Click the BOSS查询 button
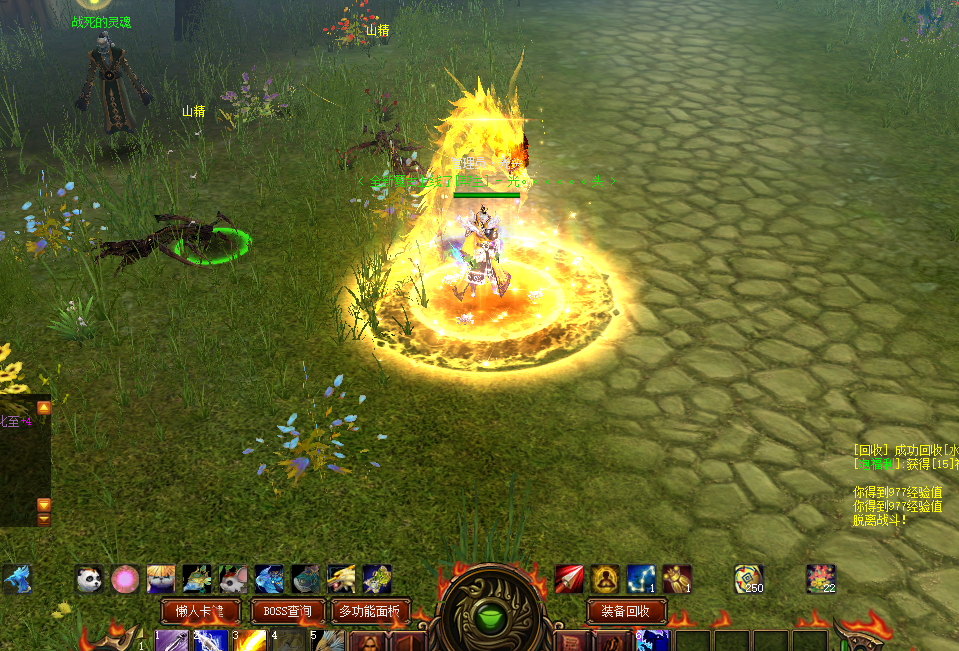 [x=288, y=611]
